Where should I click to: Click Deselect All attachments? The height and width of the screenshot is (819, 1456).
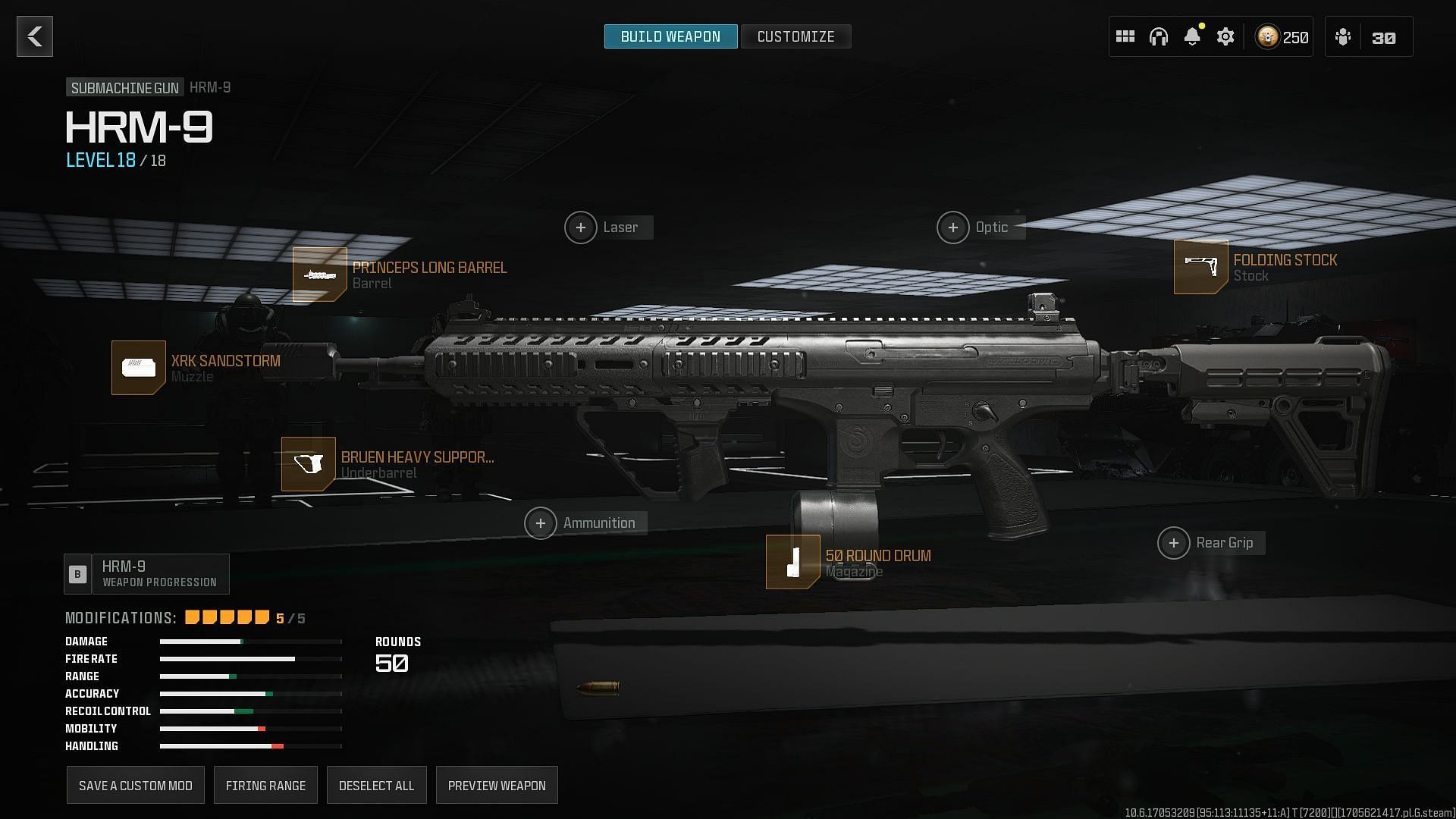[x=376, y=786]
